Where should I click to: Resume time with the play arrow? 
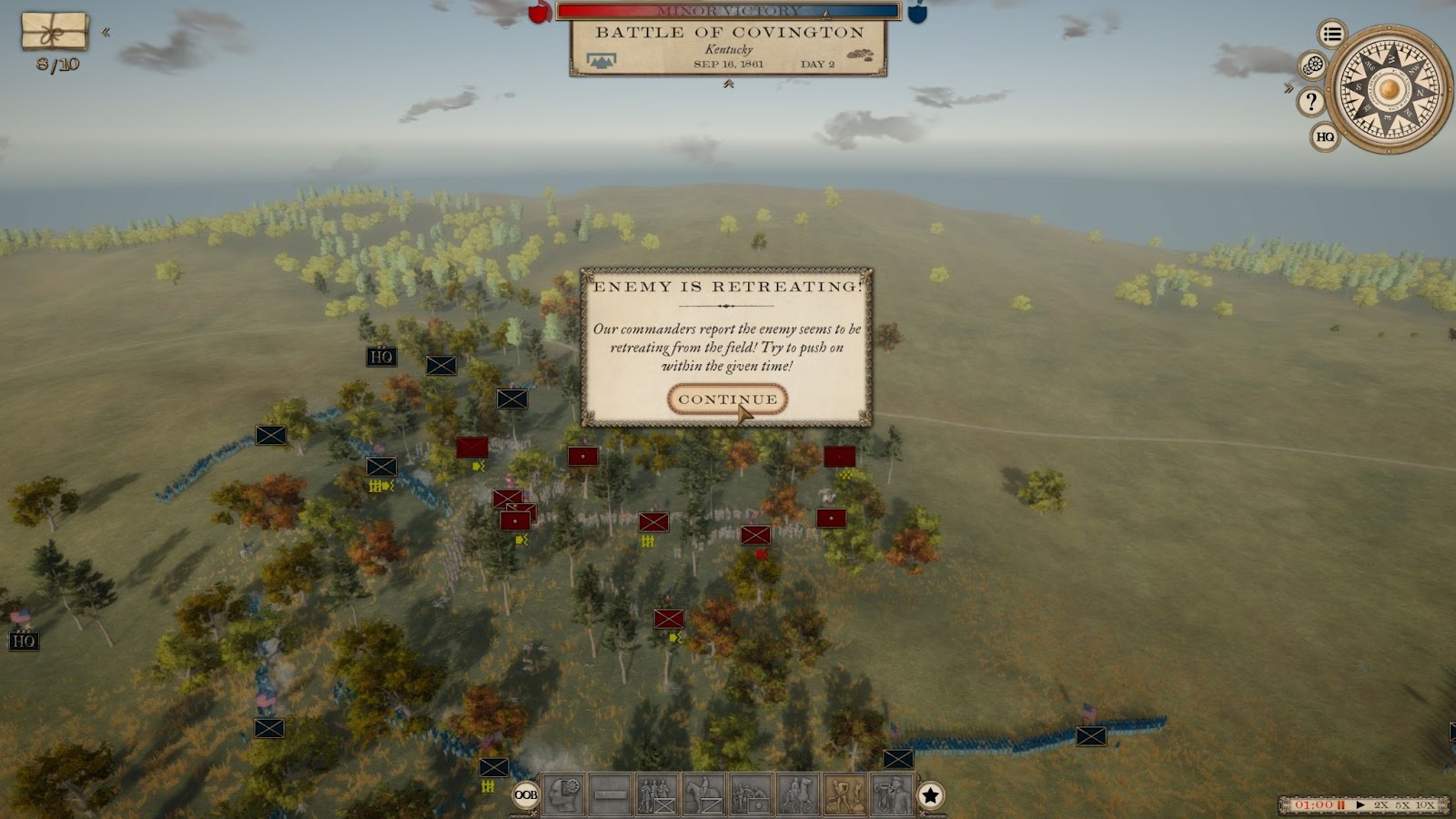[1360, 805]
